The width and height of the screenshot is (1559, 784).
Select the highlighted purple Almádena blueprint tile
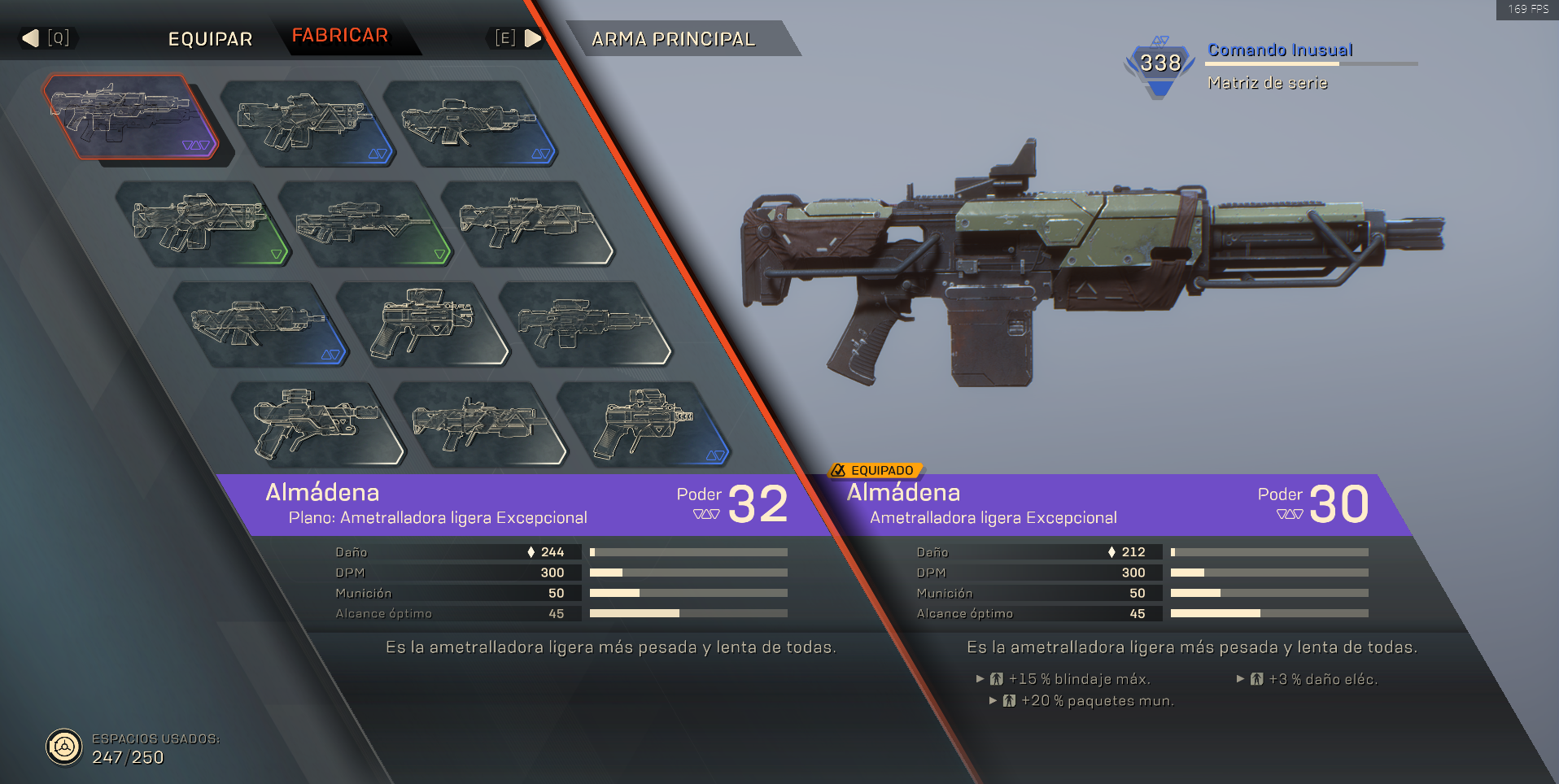coord(129,116)
